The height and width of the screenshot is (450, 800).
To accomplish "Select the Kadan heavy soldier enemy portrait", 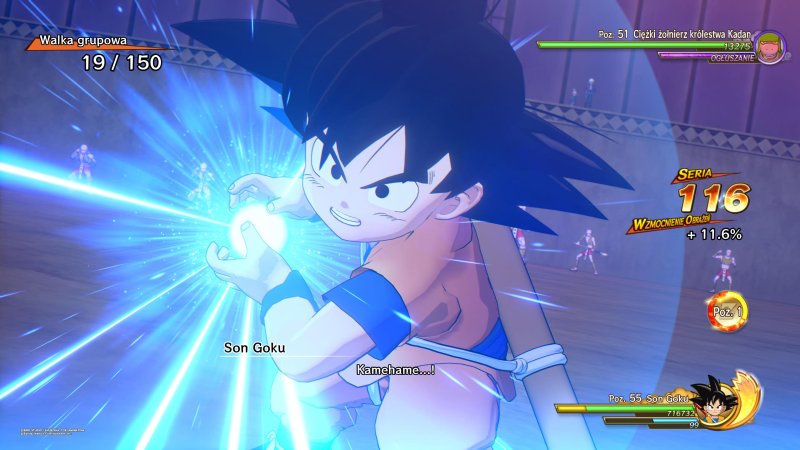I will click(770, 47).
